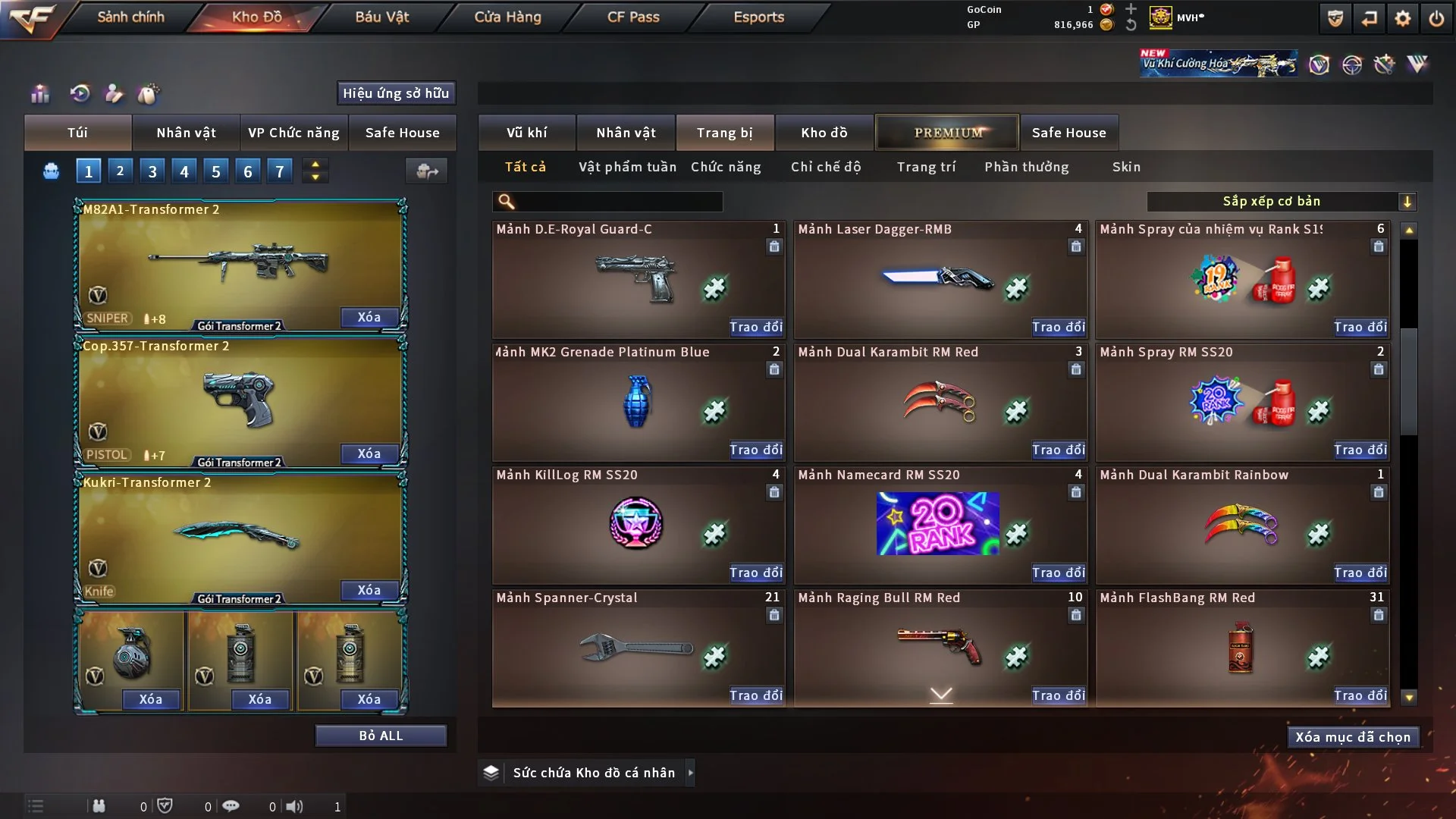This screenshot has width=1456, height=819.
Task: Remove M82A1-Transformer 2 with Xóa
Action: pos(369,317)
